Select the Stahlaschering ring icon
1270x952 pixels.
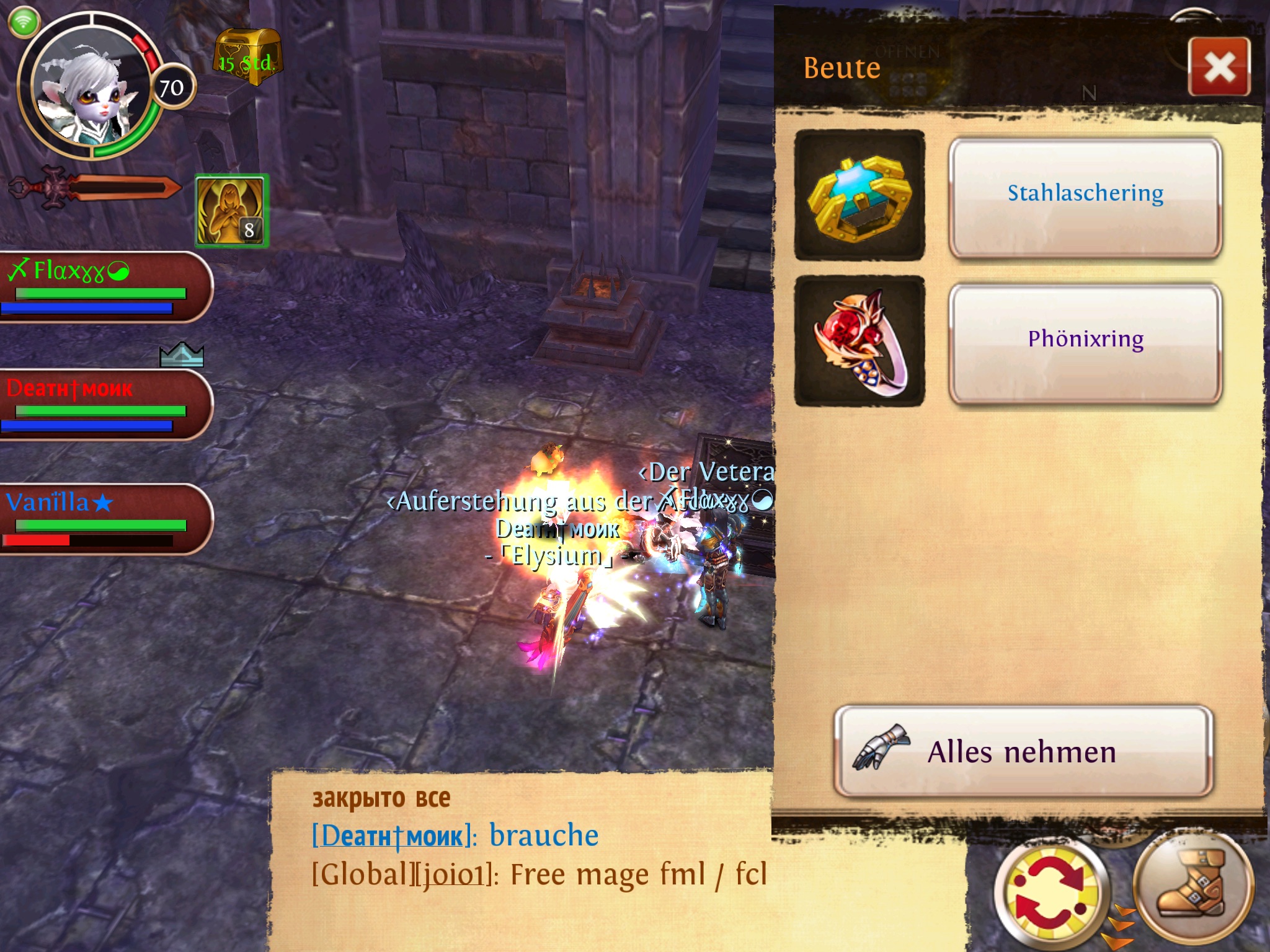point(859,195)
